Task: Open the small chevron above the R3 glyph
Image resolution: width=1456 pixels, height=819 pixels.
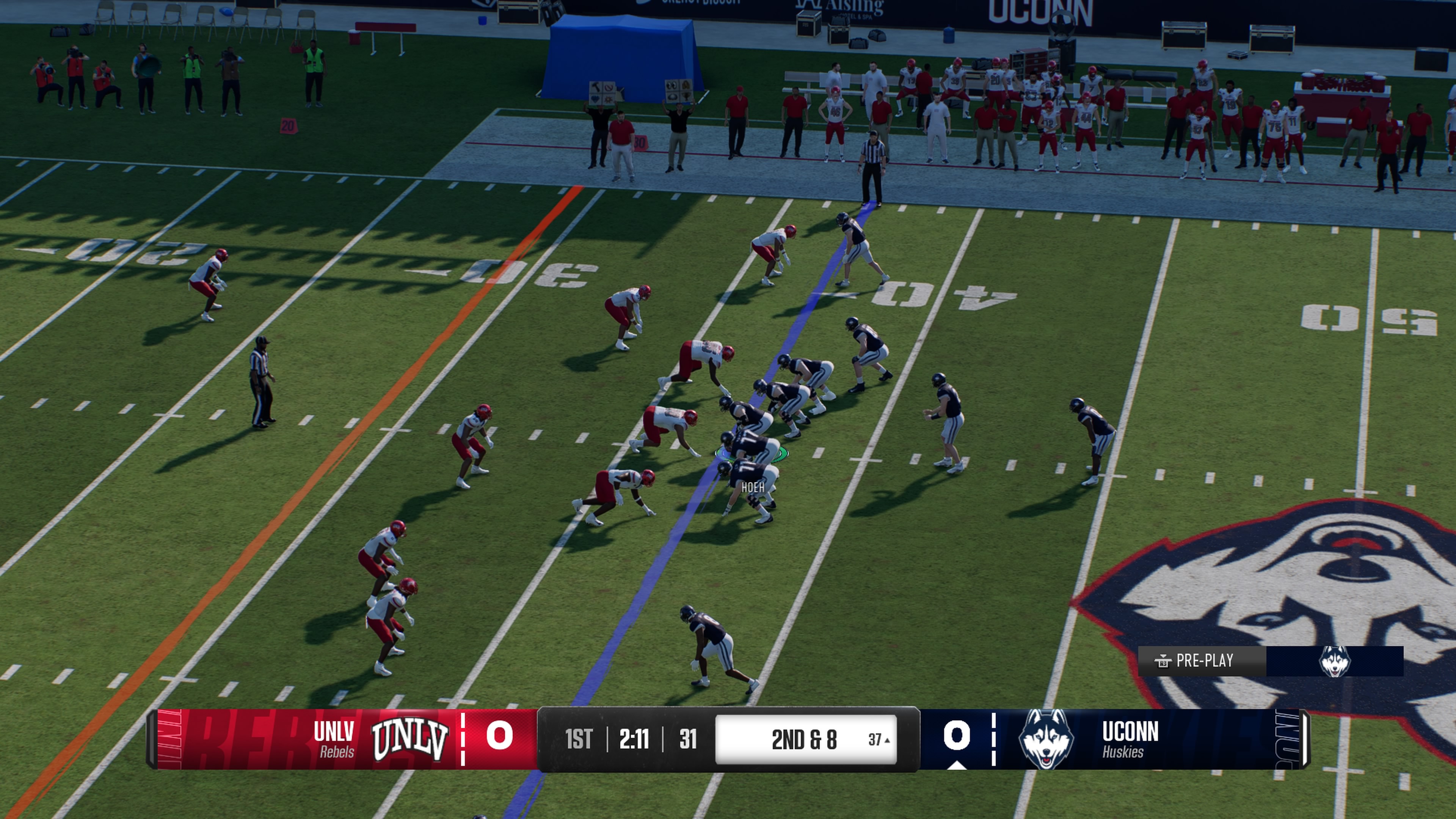Action: (1164, 655)
